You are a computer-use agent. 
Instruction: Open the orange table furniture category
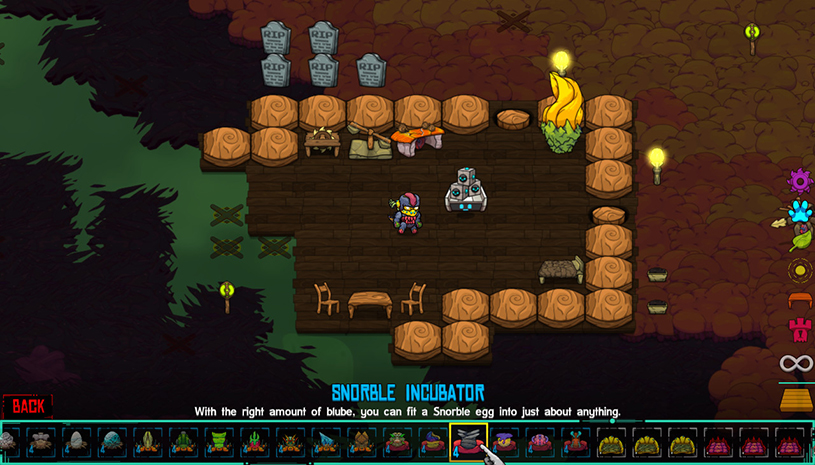pos(799,300)
